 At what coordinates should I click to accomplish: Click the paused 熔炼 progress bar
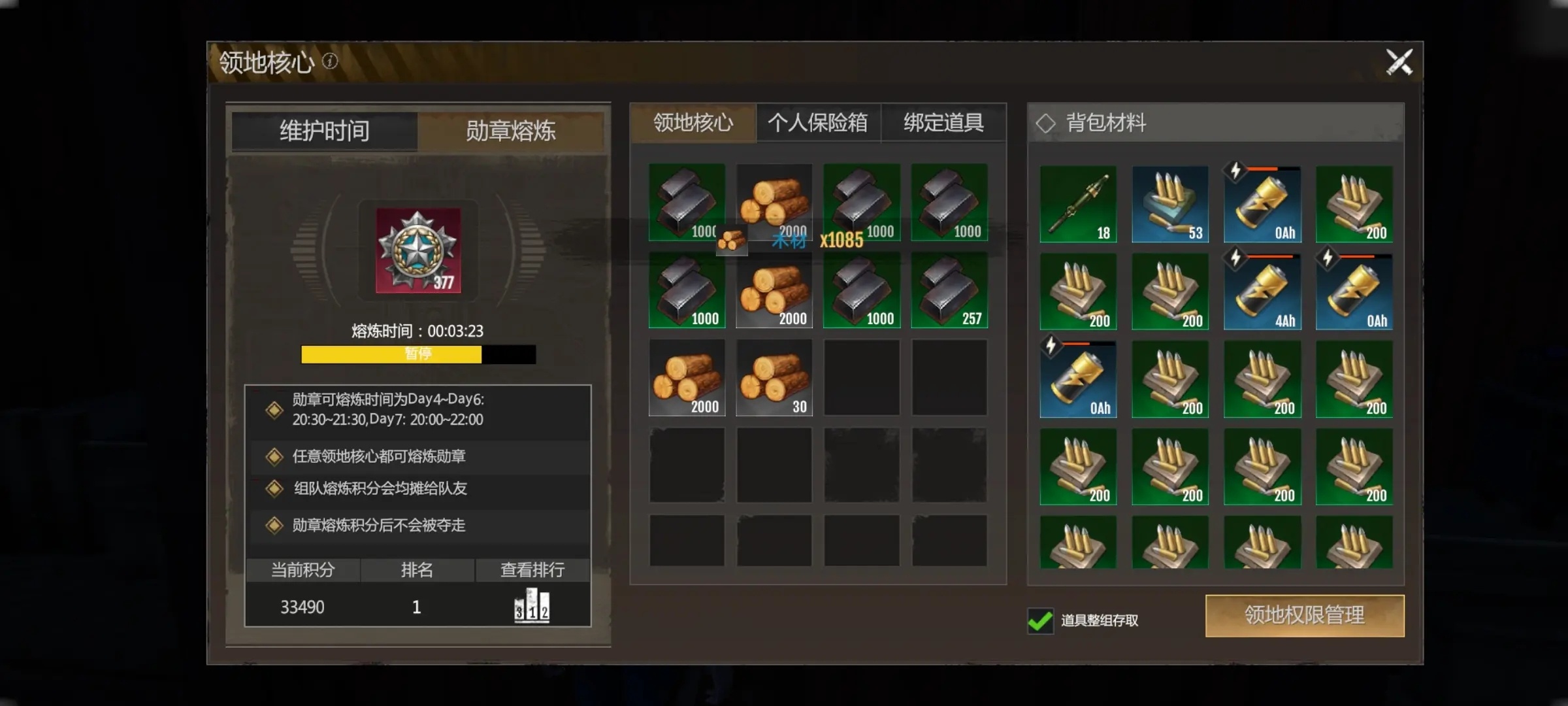418,354
